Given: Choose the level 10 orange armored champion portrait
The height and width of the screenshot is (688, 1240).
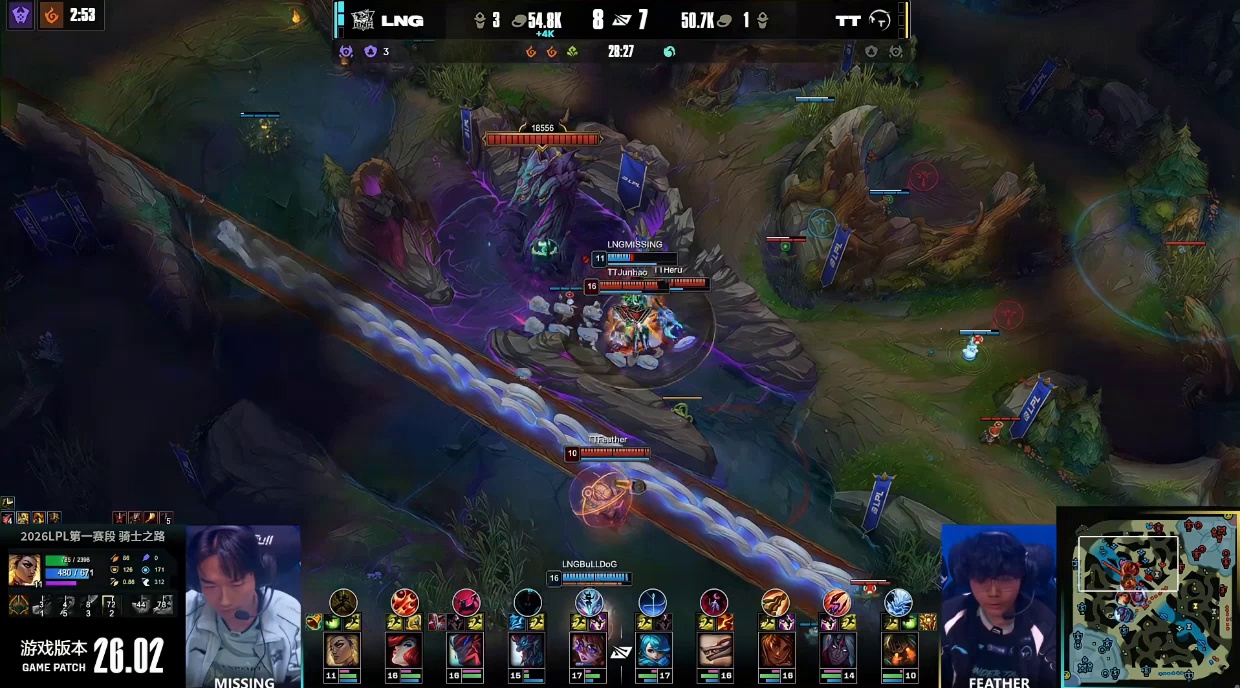Looking at the screenshot, I should (x=899, y=650).
